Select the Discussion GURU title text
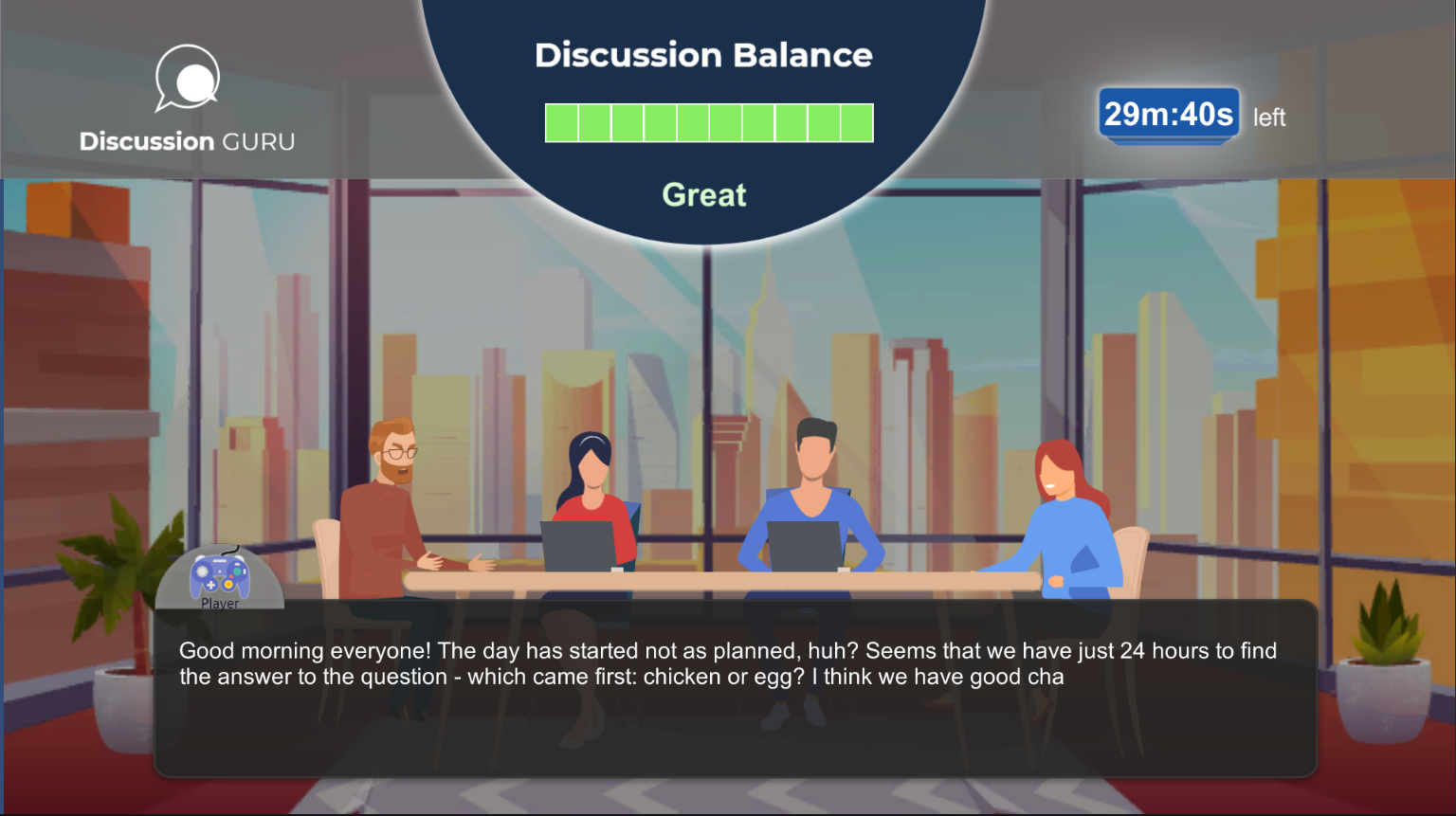 tap(187, 140)
